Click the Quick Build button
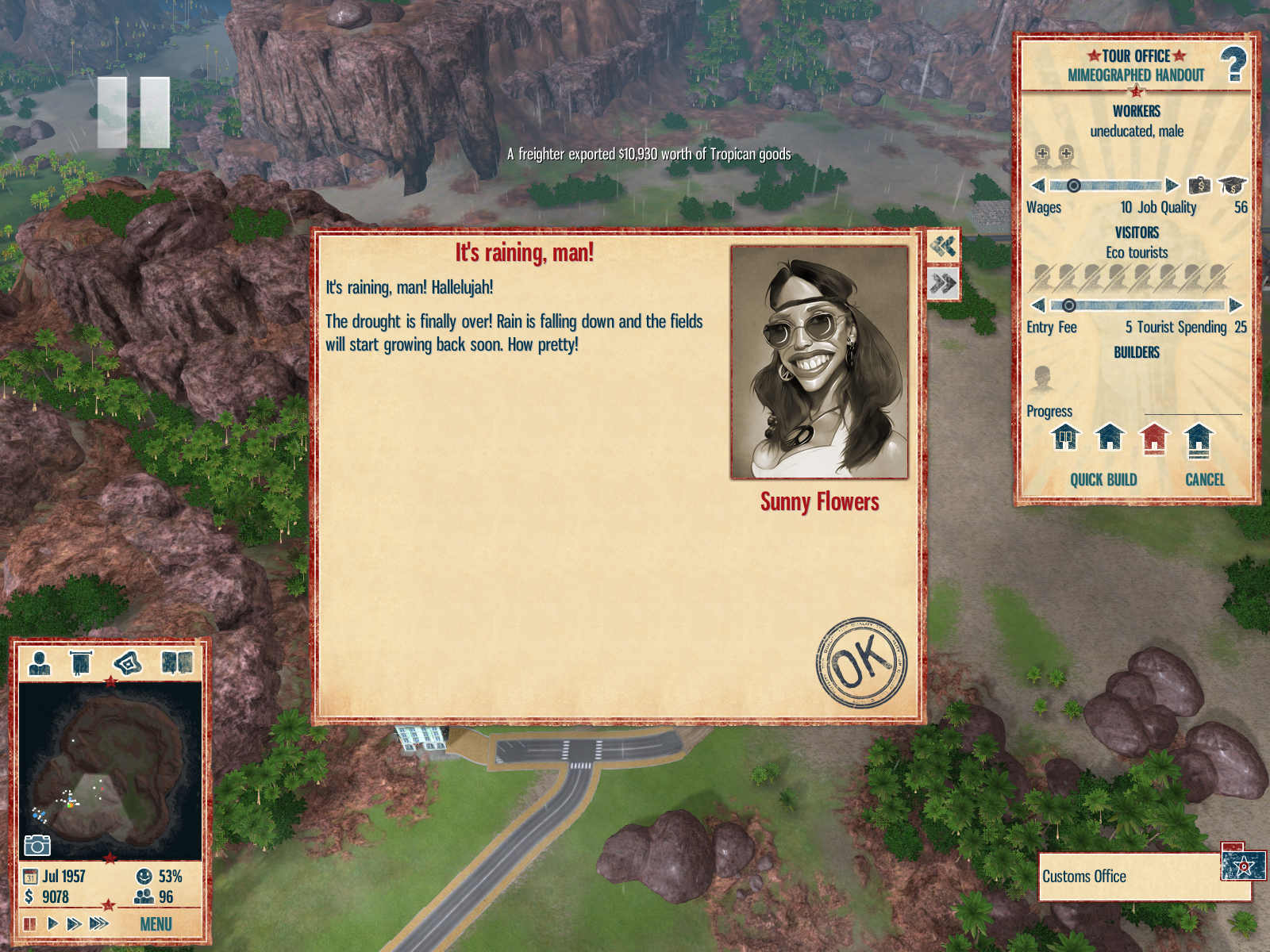This screenshot has width=1270, height=952. [1103, 480]
